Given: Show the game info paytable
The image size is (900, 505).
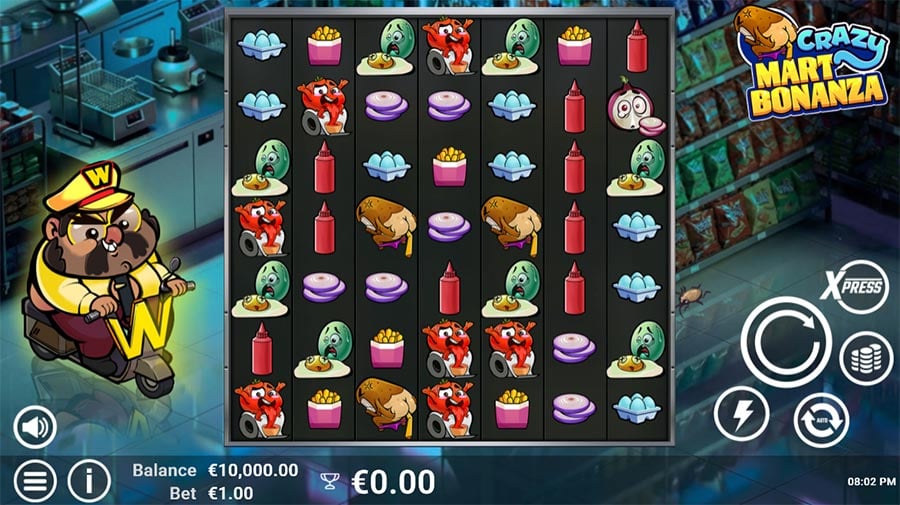Looking at the screenshot, I should coord(89,482).
